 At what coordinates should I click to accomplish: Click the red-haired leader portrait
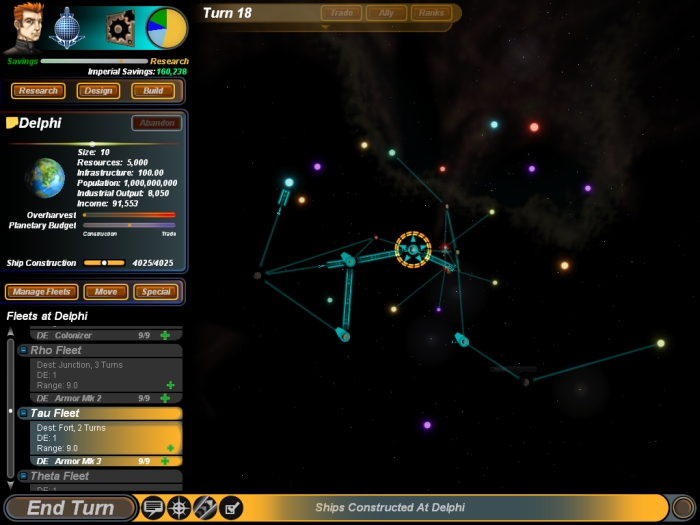pyautogui.click(x=21, y=28)
